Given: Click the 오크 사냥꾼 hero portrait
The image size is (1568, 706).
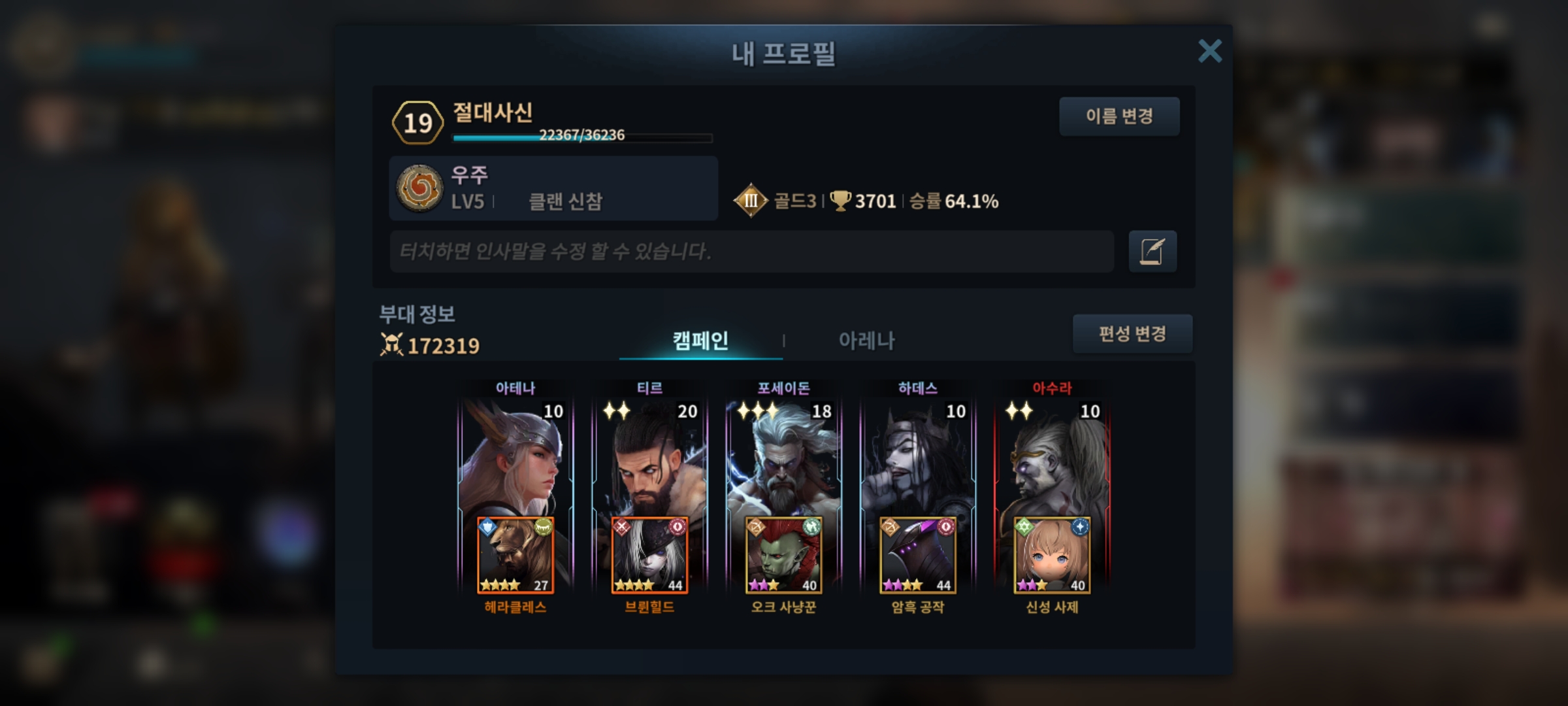Looking at the screenshot, I should (783, 556).
